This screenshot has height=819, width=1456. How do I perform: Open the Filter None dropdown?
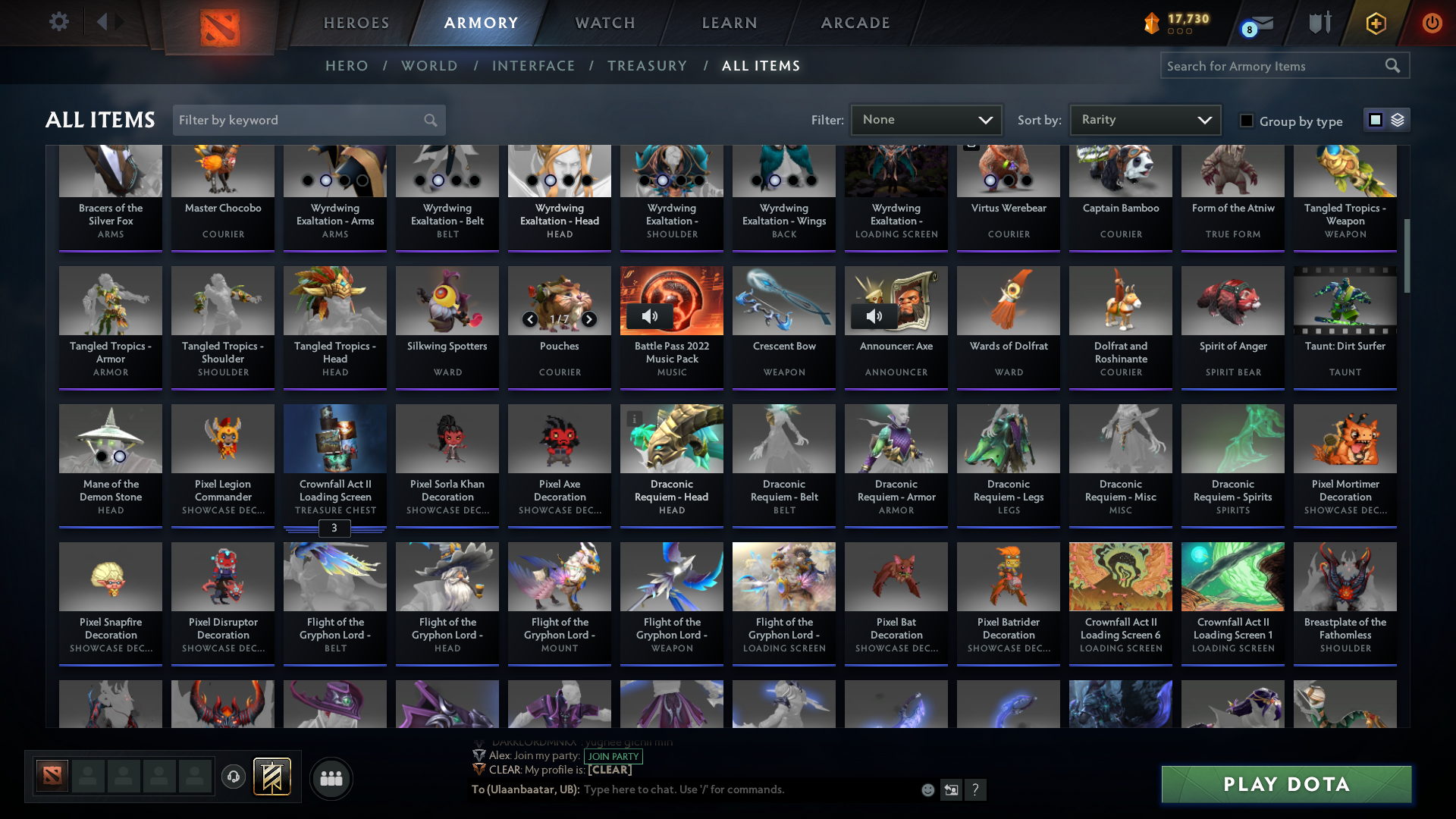pos(926,119)
